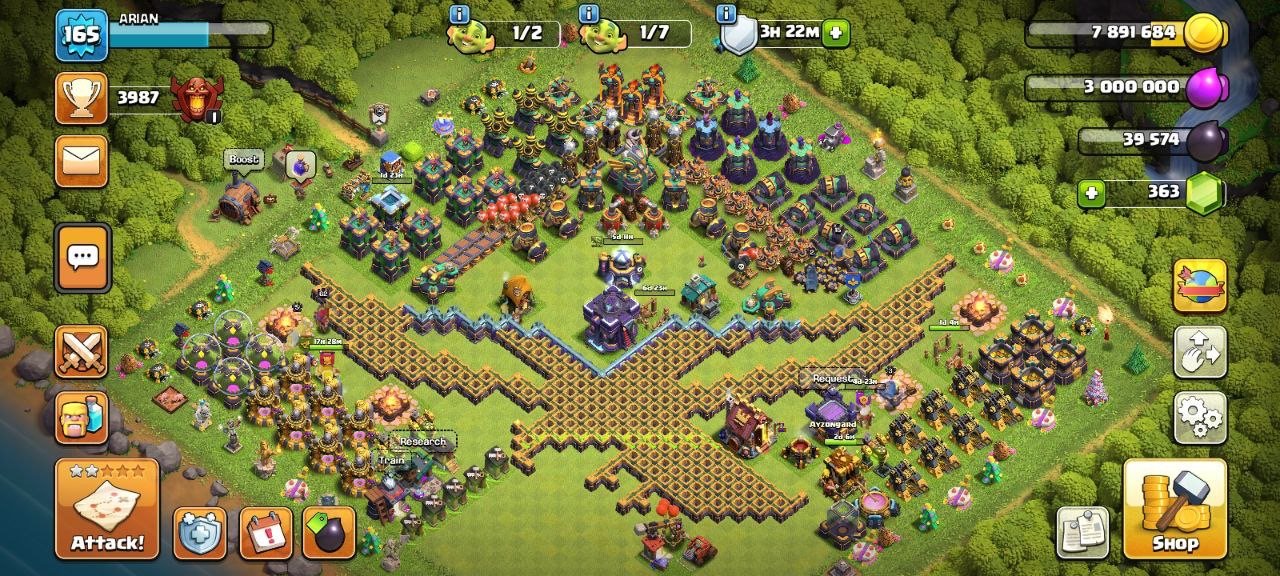Open the Shop
This screenshot has height=576, width=1280.
pos(1175,509)
